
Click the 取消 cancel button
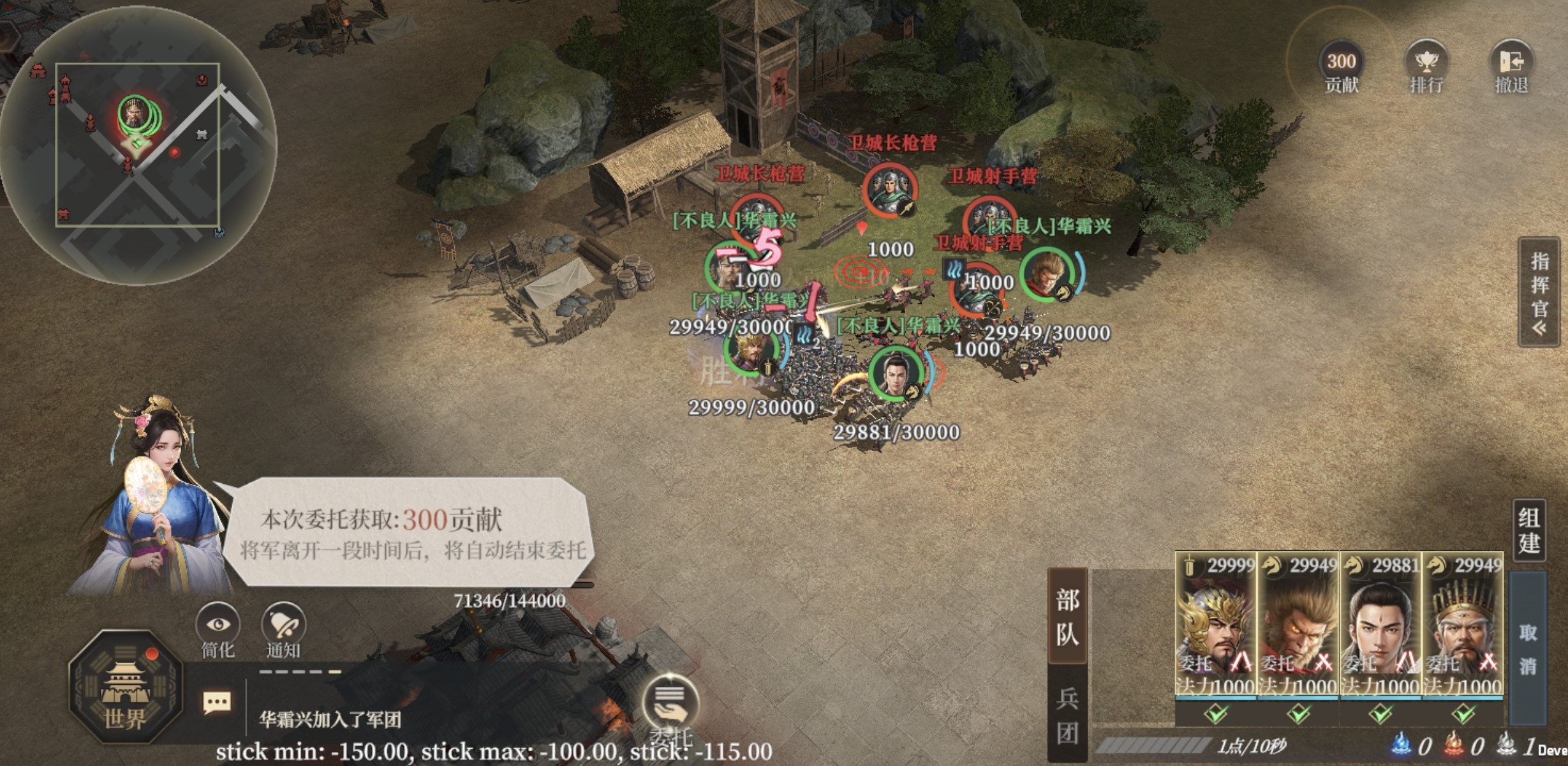tap(1528, 648)
